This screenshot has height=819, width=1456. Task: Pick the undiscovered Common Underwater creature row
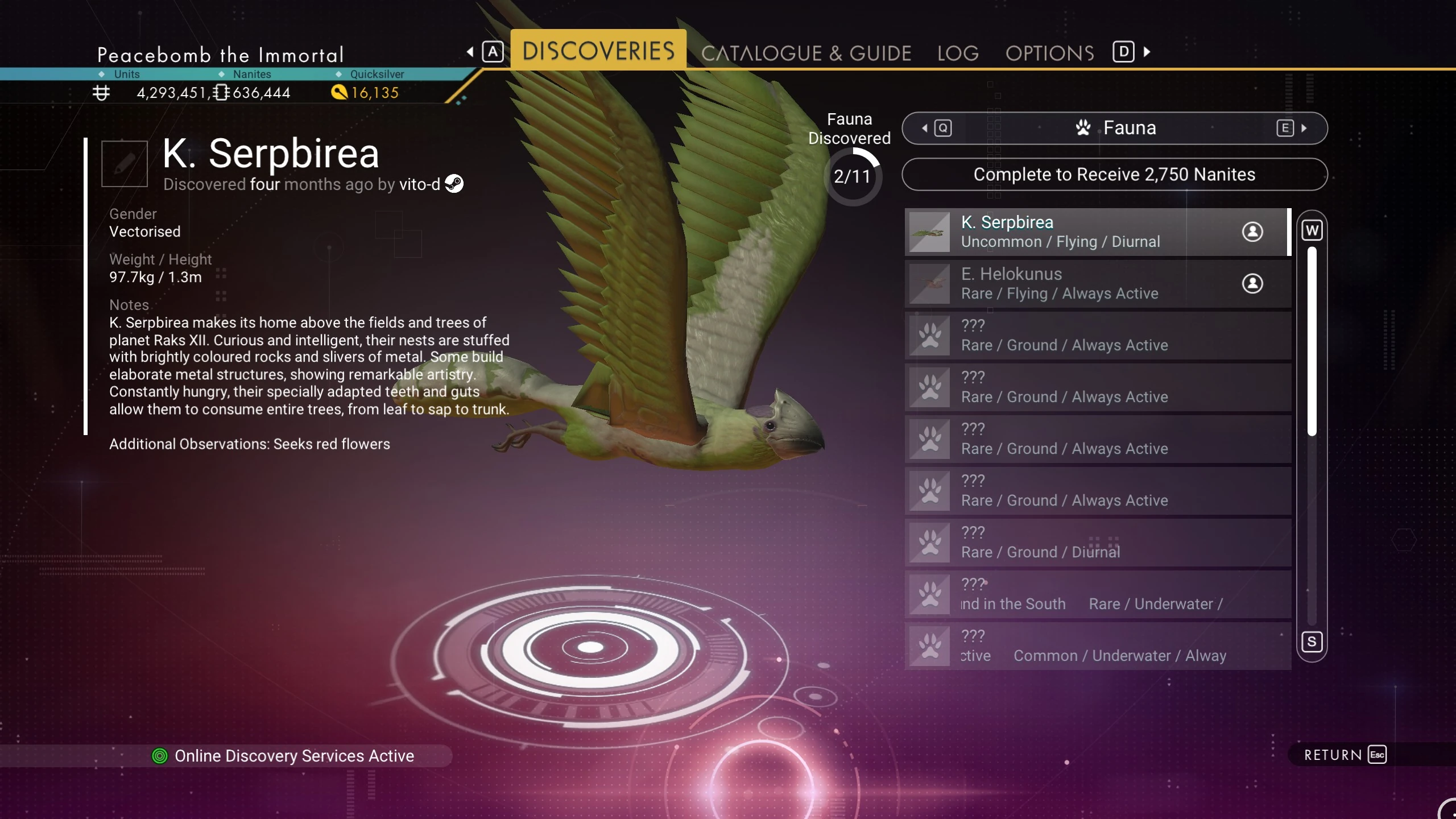[x=1097, y=646]
